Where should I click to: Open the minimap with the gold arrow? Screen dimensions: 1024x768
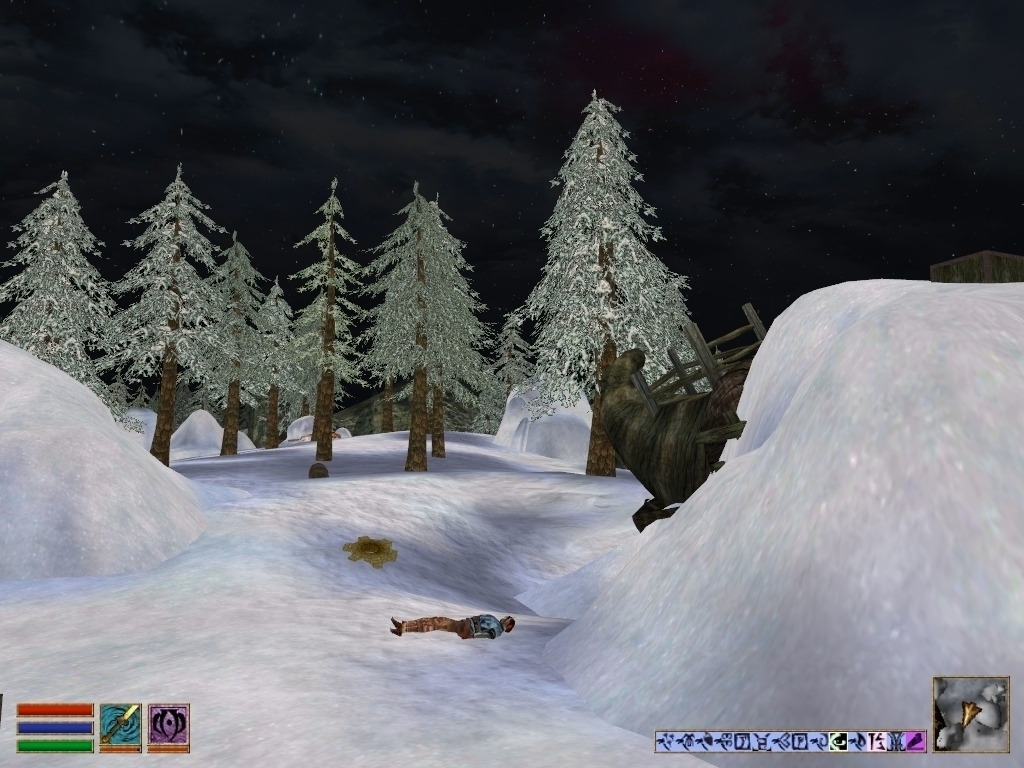(x=970, y=714)
